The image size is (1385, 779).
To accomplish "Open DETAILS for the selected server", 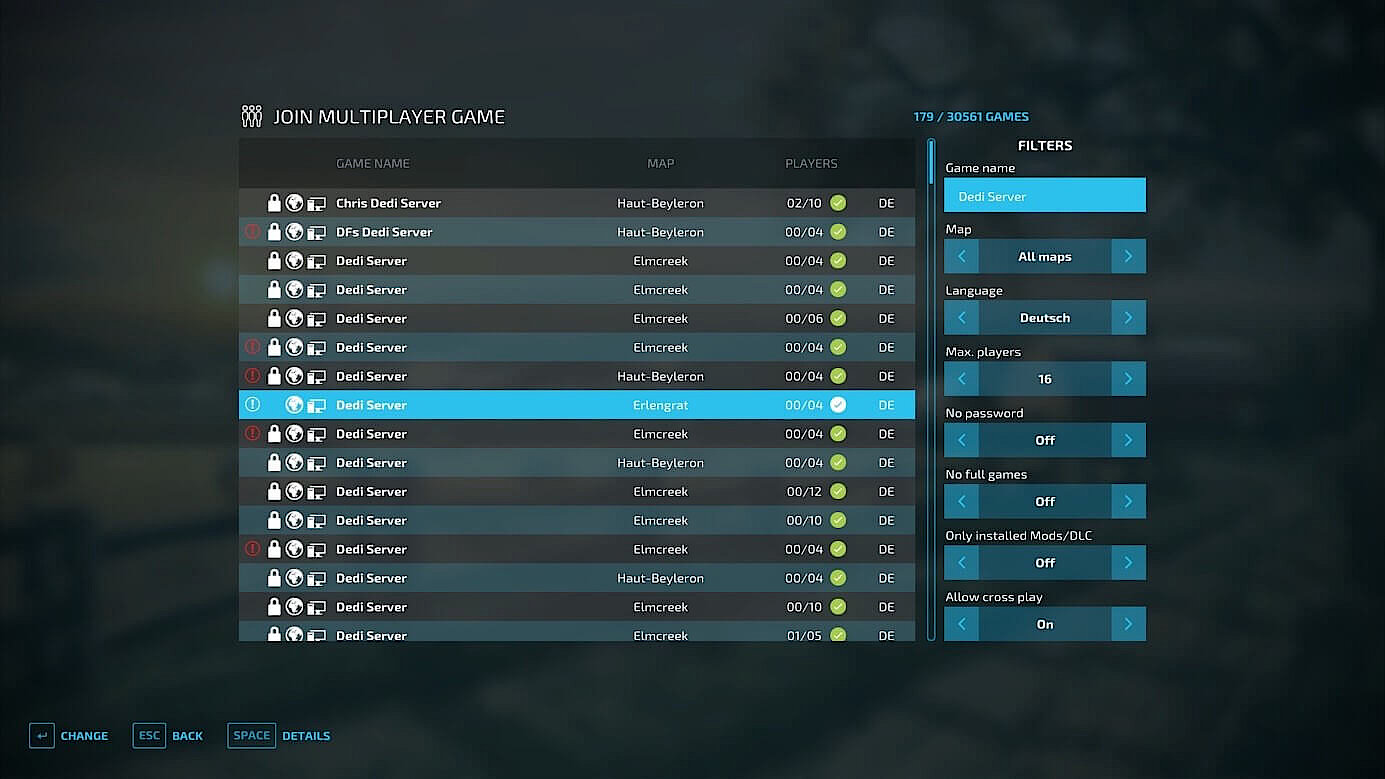I will coord(305,735).
